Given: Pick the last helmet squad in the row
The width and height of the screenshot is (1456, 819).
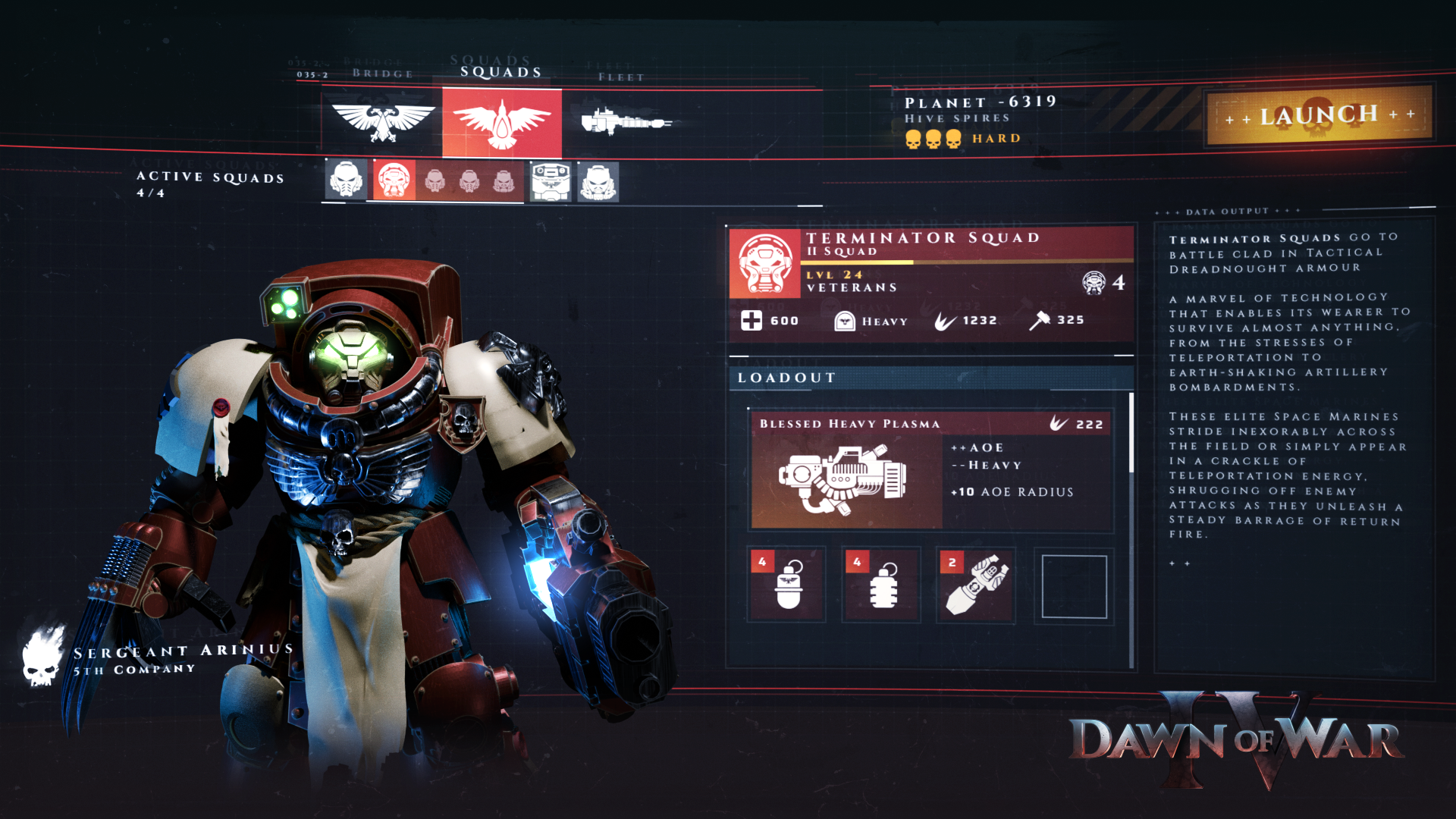Looking at the screenshot, I should pos(598,182).
